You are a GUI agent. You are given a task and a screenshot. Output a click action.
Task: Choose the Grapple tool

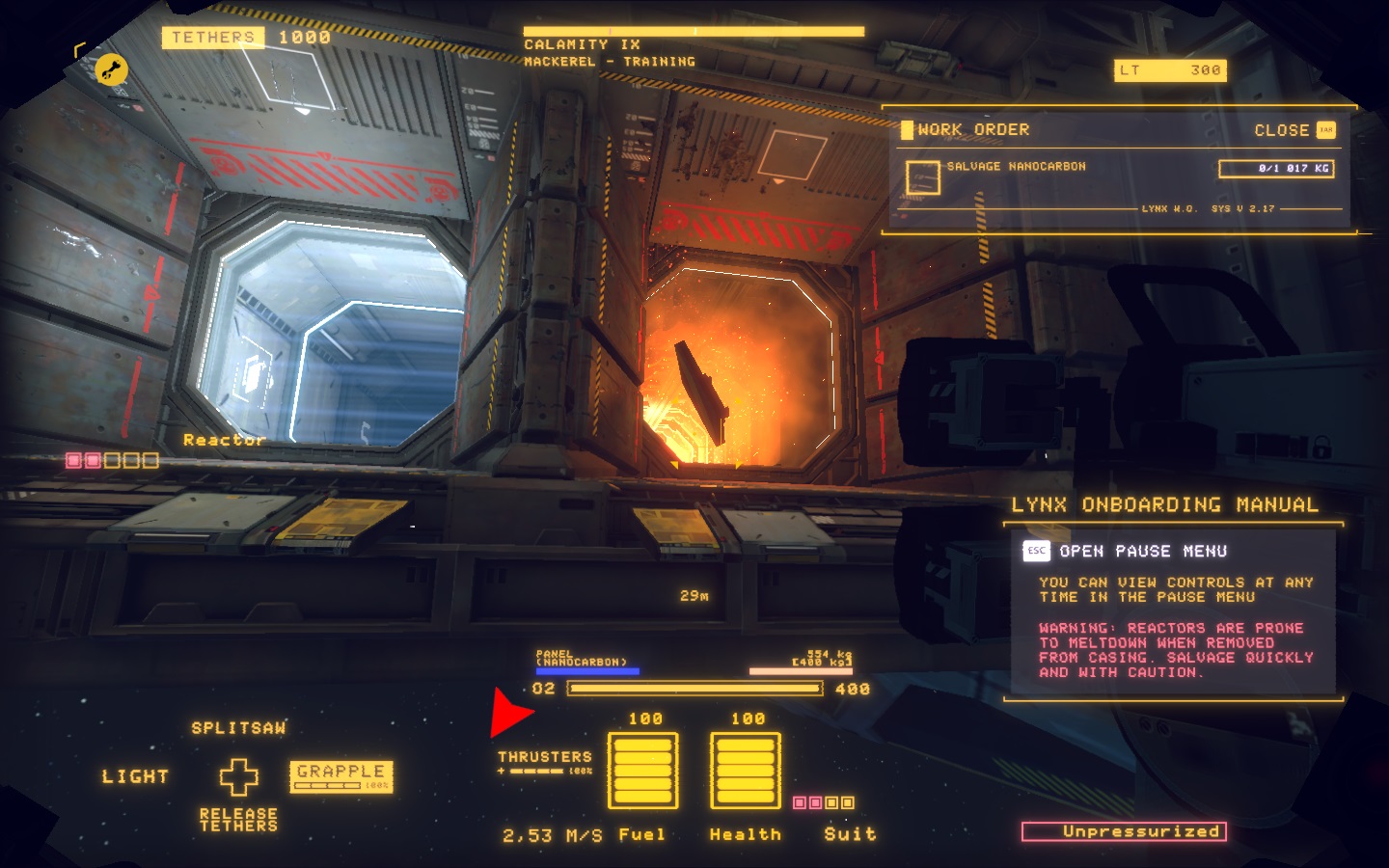pyautogui.click(x=340, y=774)
